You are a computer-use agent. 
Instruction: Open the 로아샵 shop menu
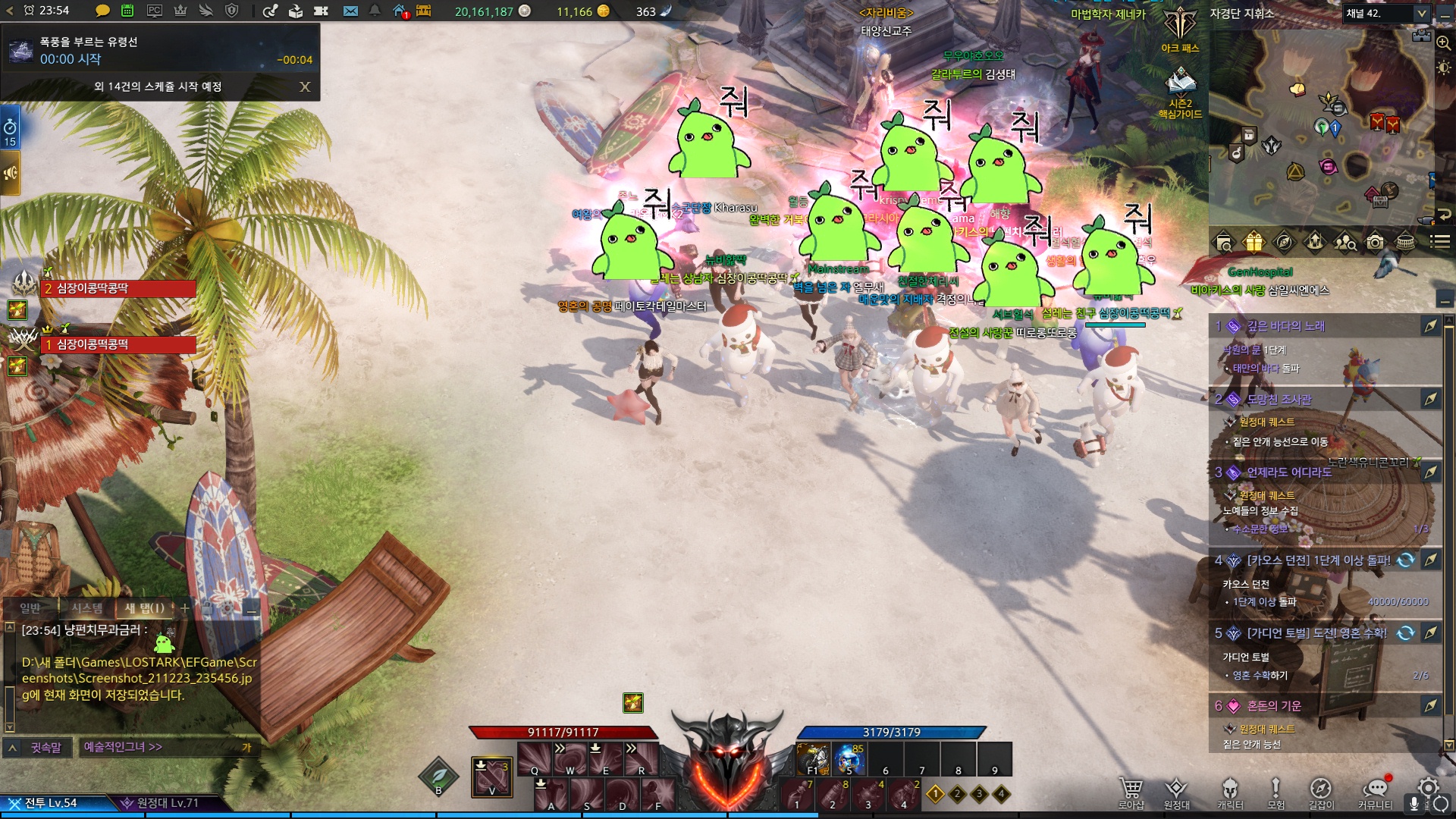pyautogui.click(x=1131, y=792)
